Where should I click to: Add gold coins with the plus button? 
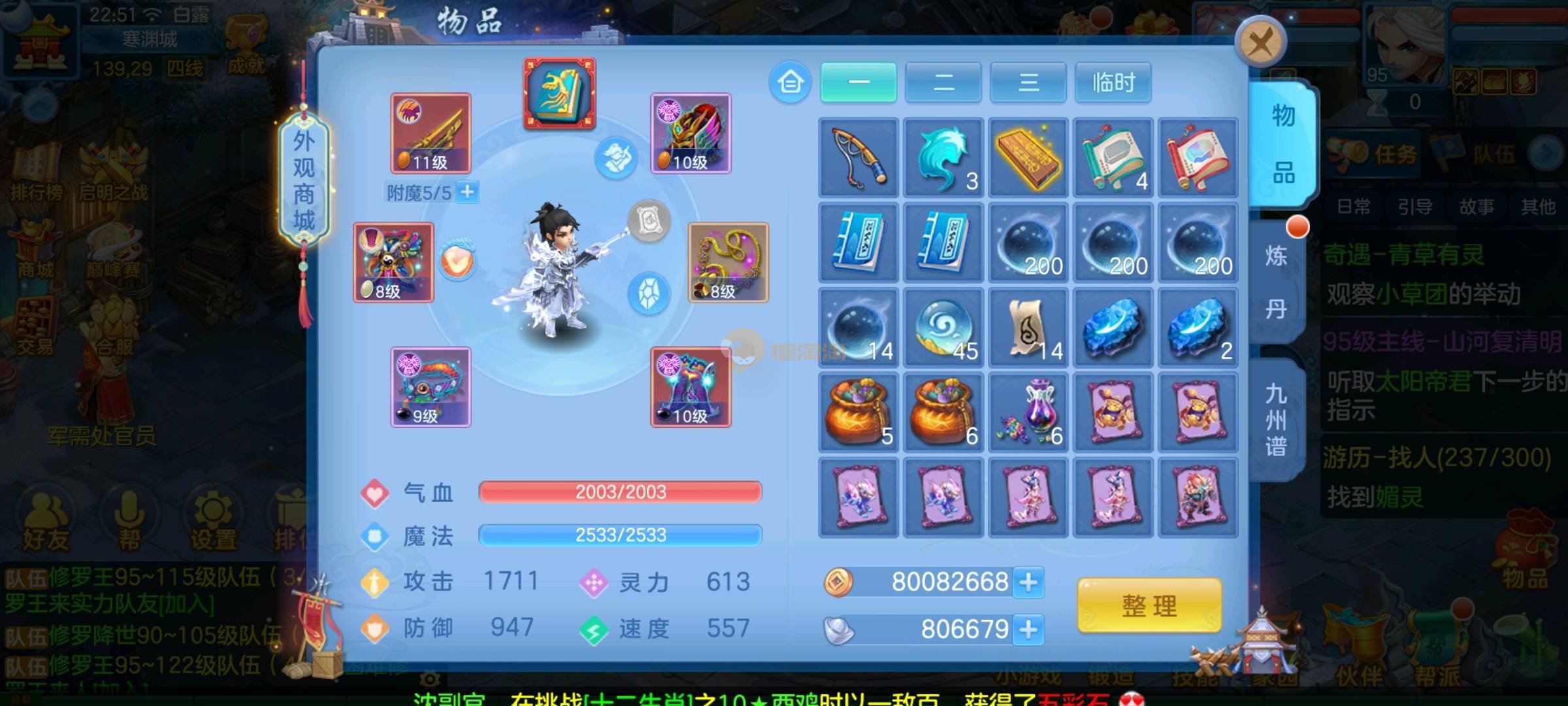pyautogui.click(x=1028, y=582)
